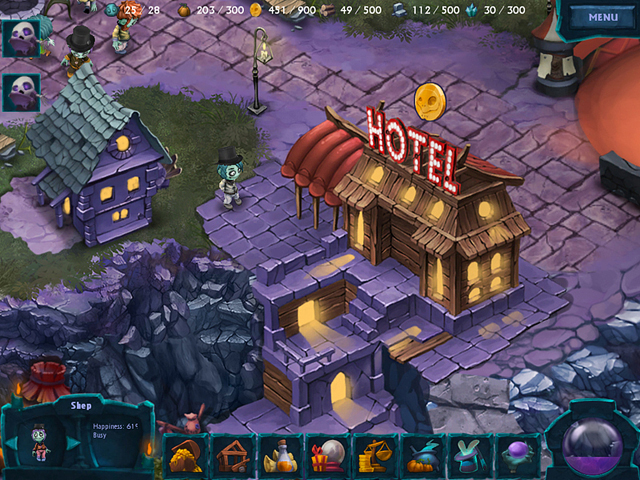Collect the gold coin above the hotel

(429, 99)
